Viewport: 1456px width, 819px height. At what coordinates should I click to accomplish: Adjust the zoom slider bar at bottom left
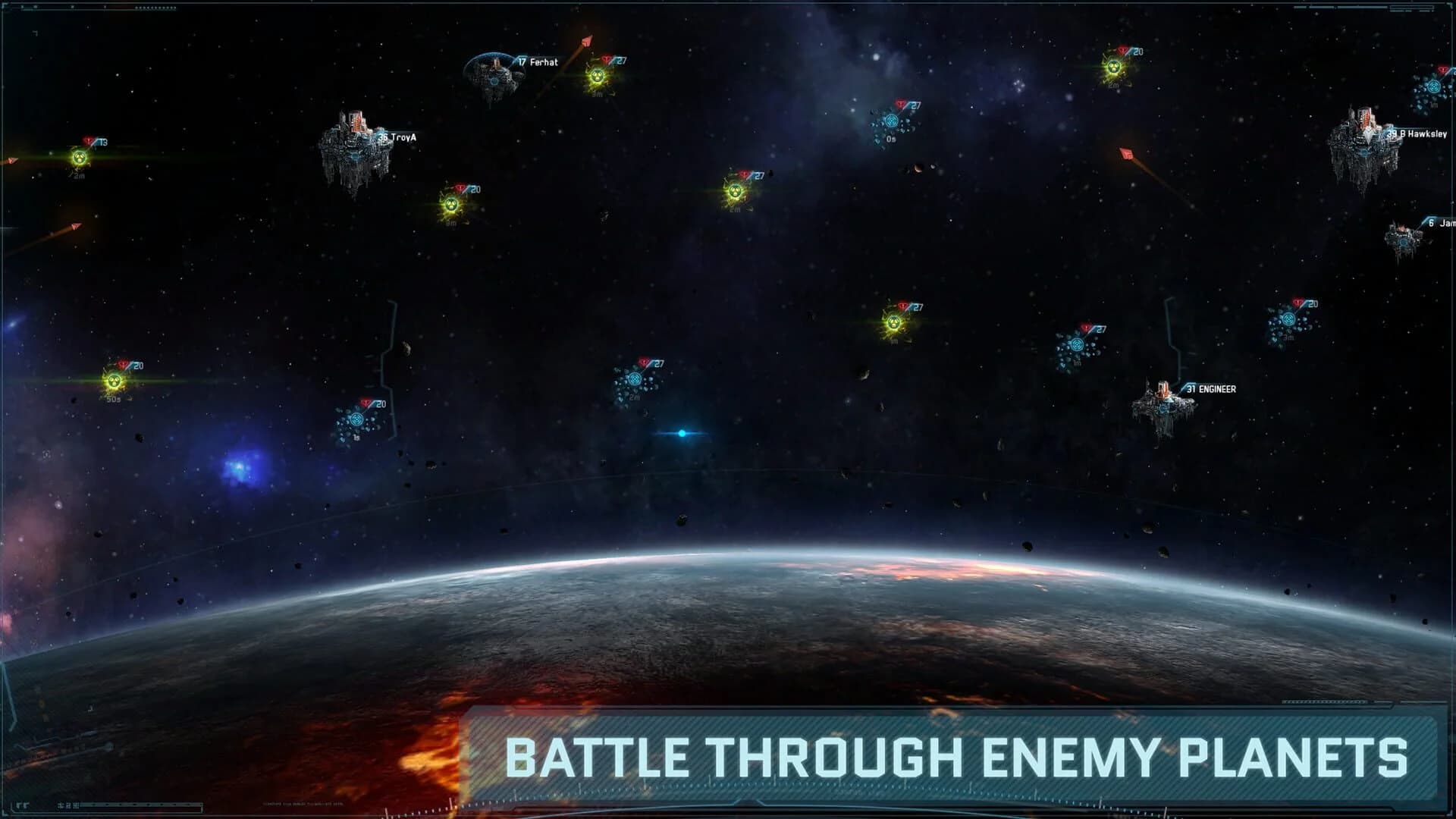140,805
